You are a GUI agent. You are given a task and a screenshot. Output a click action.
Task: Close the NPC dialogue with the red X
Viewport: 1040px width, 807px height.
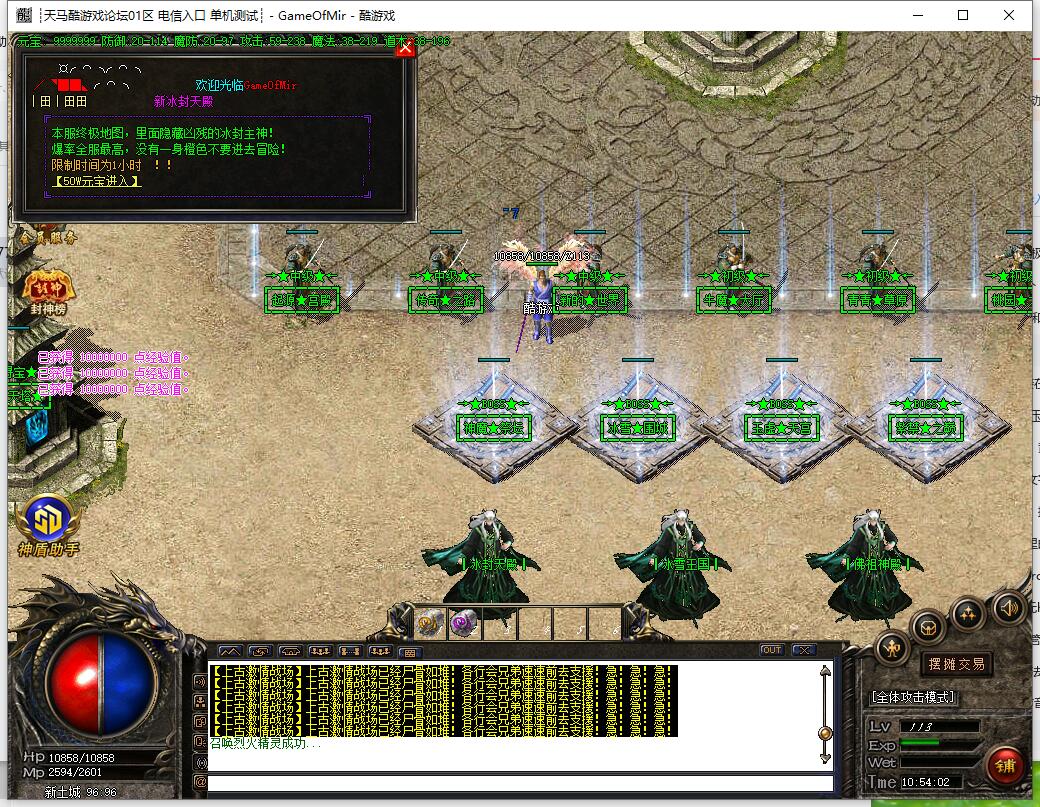point(405,48)
